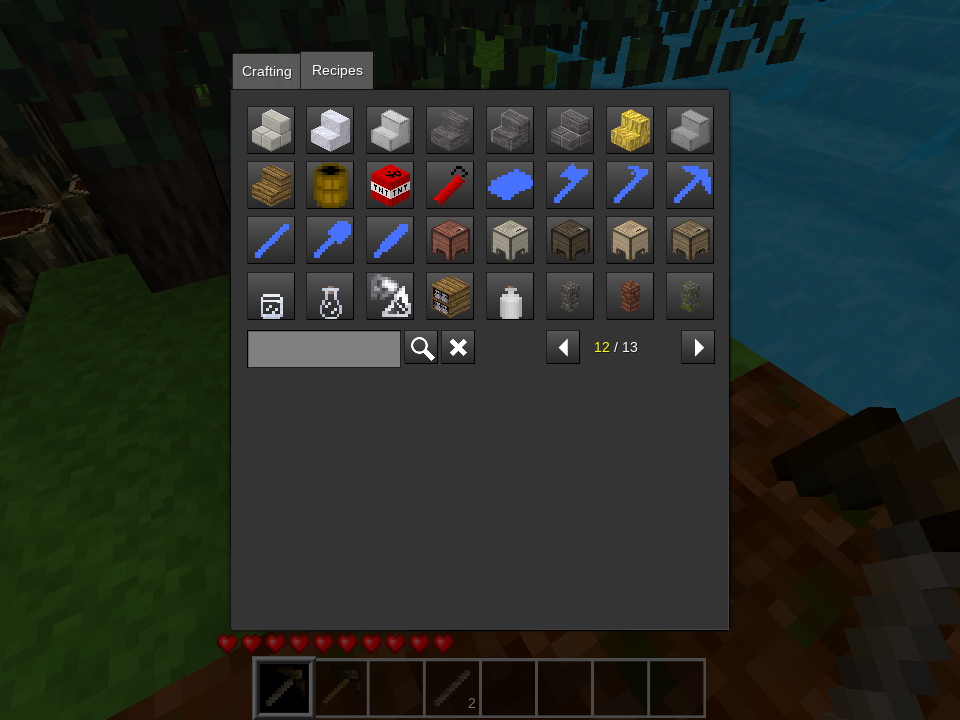Select the wooden plank stair recipe
This screenshot has width=960, height=720.
tap(271, 185)
